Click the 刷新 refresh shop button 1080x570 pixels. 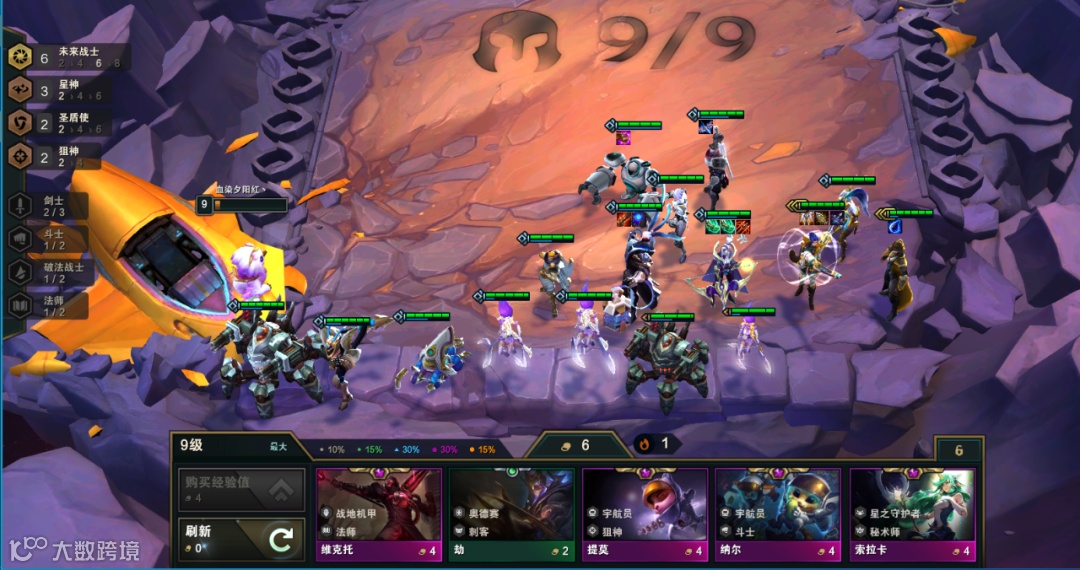pos(241,540)
